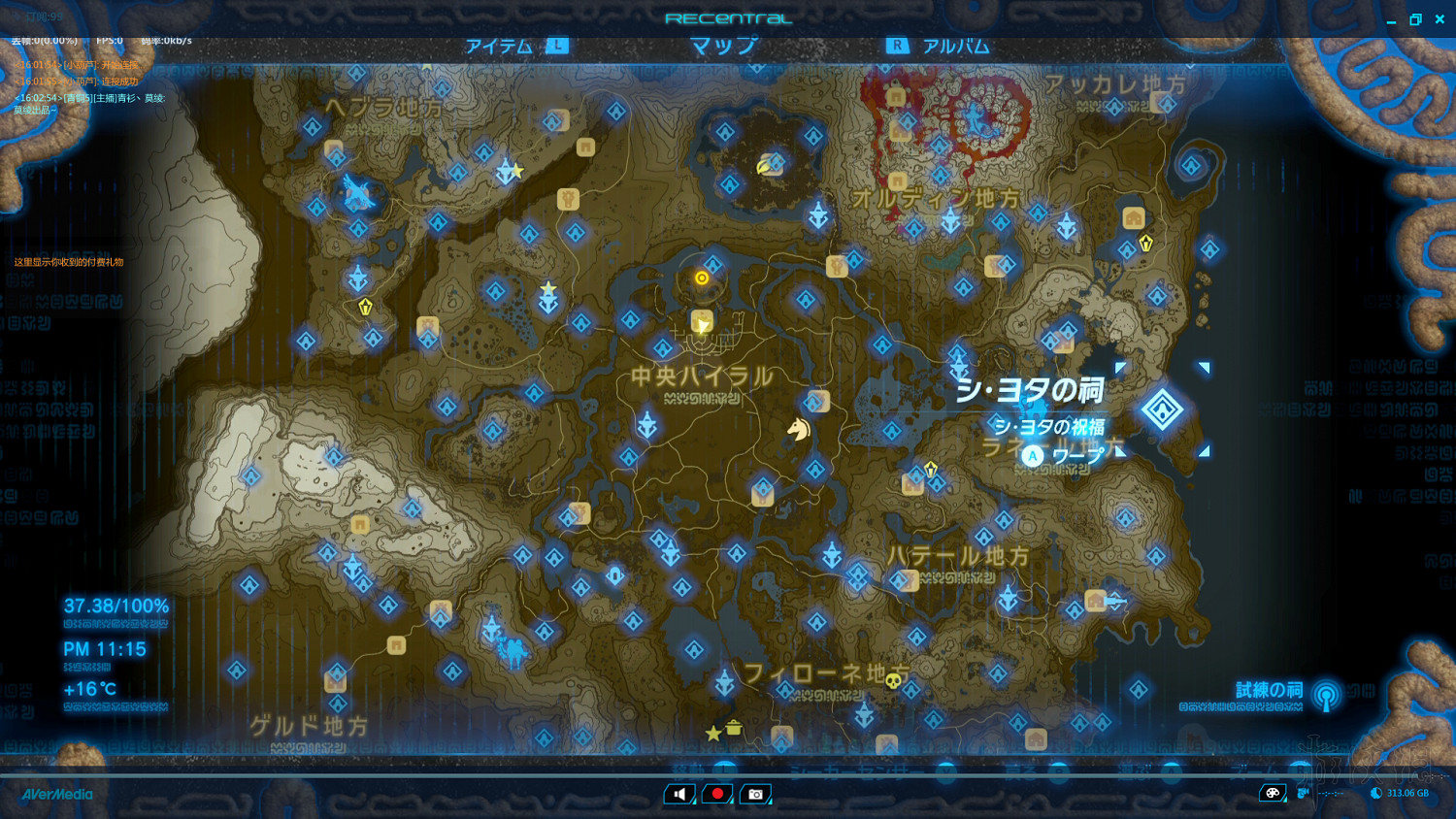Take a screenshot with the camera icon

tap(755, 794)
